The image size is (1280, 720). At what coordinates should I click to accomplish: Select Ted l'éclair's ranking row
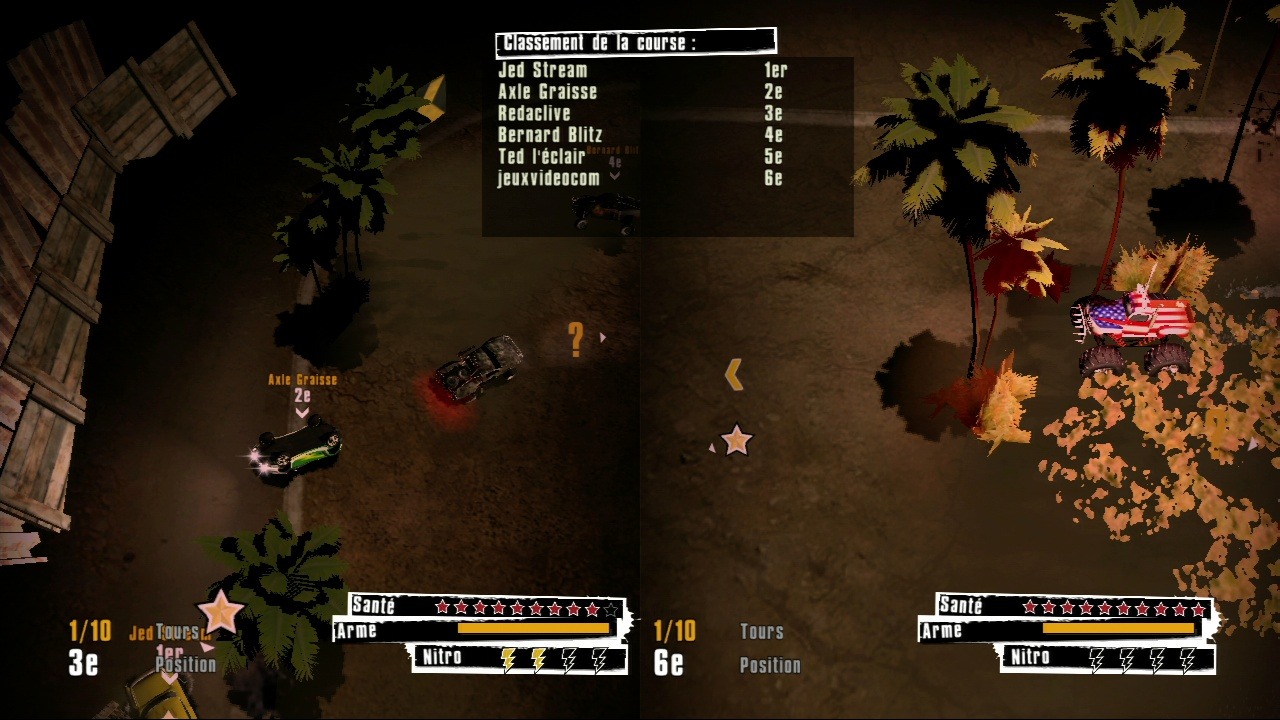(542, 157)
